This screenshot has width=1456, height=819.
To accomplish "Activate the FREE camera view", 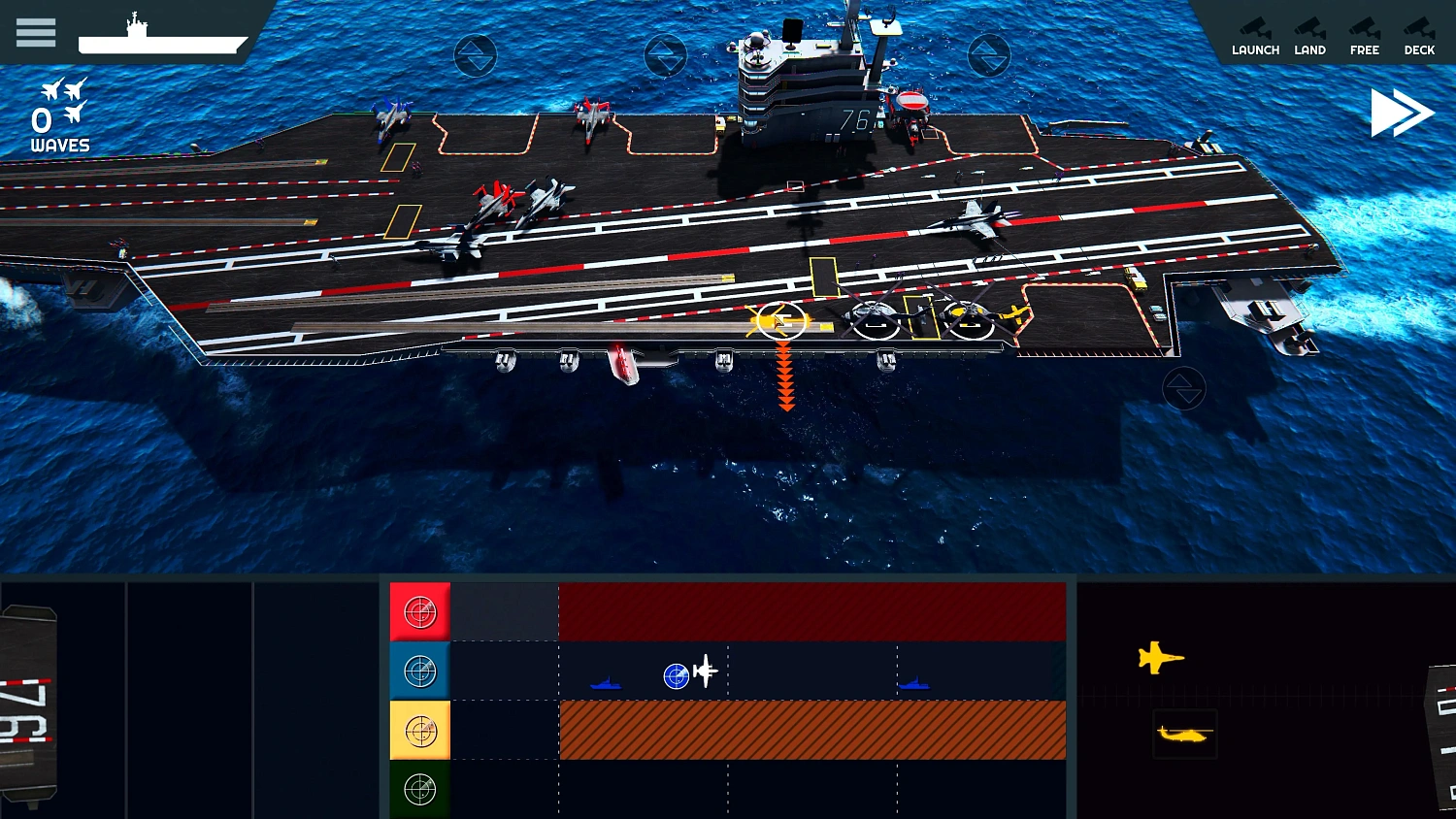I will [1365, 36].
